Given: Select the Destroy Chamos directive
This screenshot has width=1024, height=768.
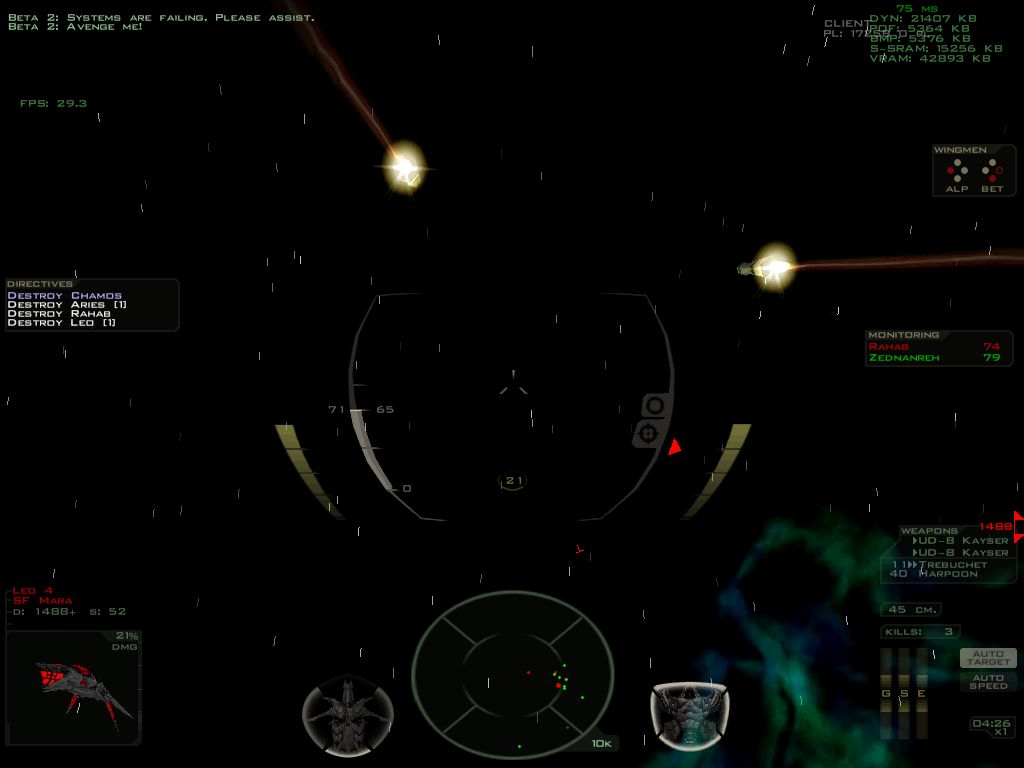Looking at the screenshot, I should click(x=65, y=296).
